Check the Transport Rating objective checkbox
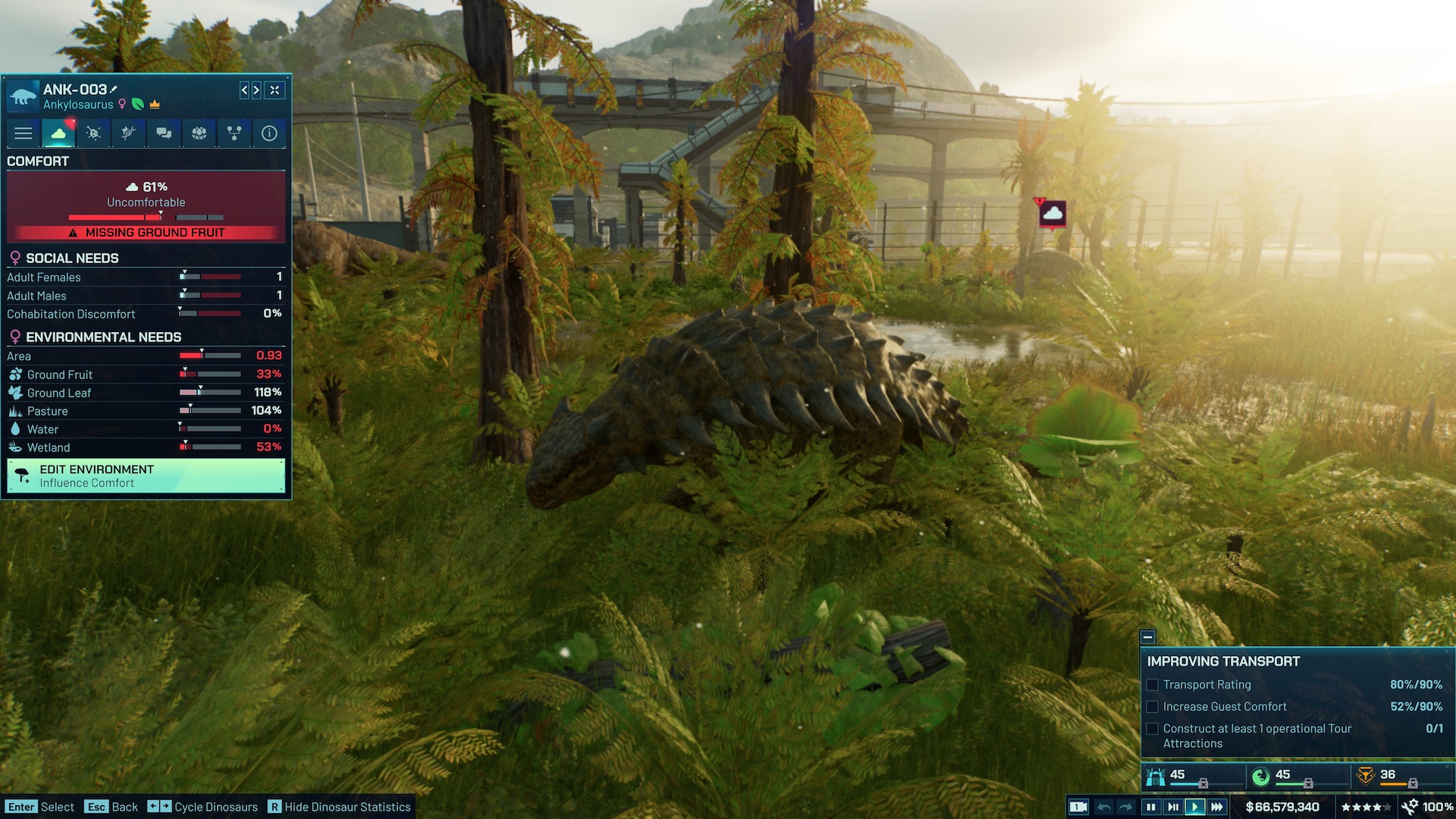The width and height of the screenshot is (1456, 819). (1153, 685)
